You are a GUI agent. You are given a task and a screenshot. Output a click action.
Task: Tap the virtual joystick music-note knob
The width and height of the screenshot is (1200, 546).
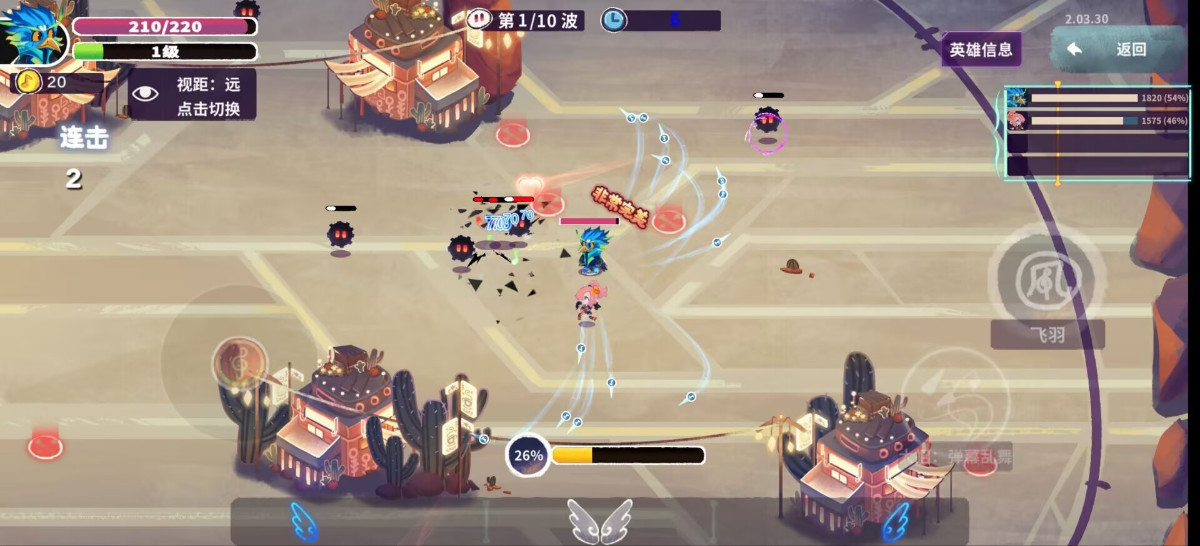pyautogui.click(x=240, y=362)
